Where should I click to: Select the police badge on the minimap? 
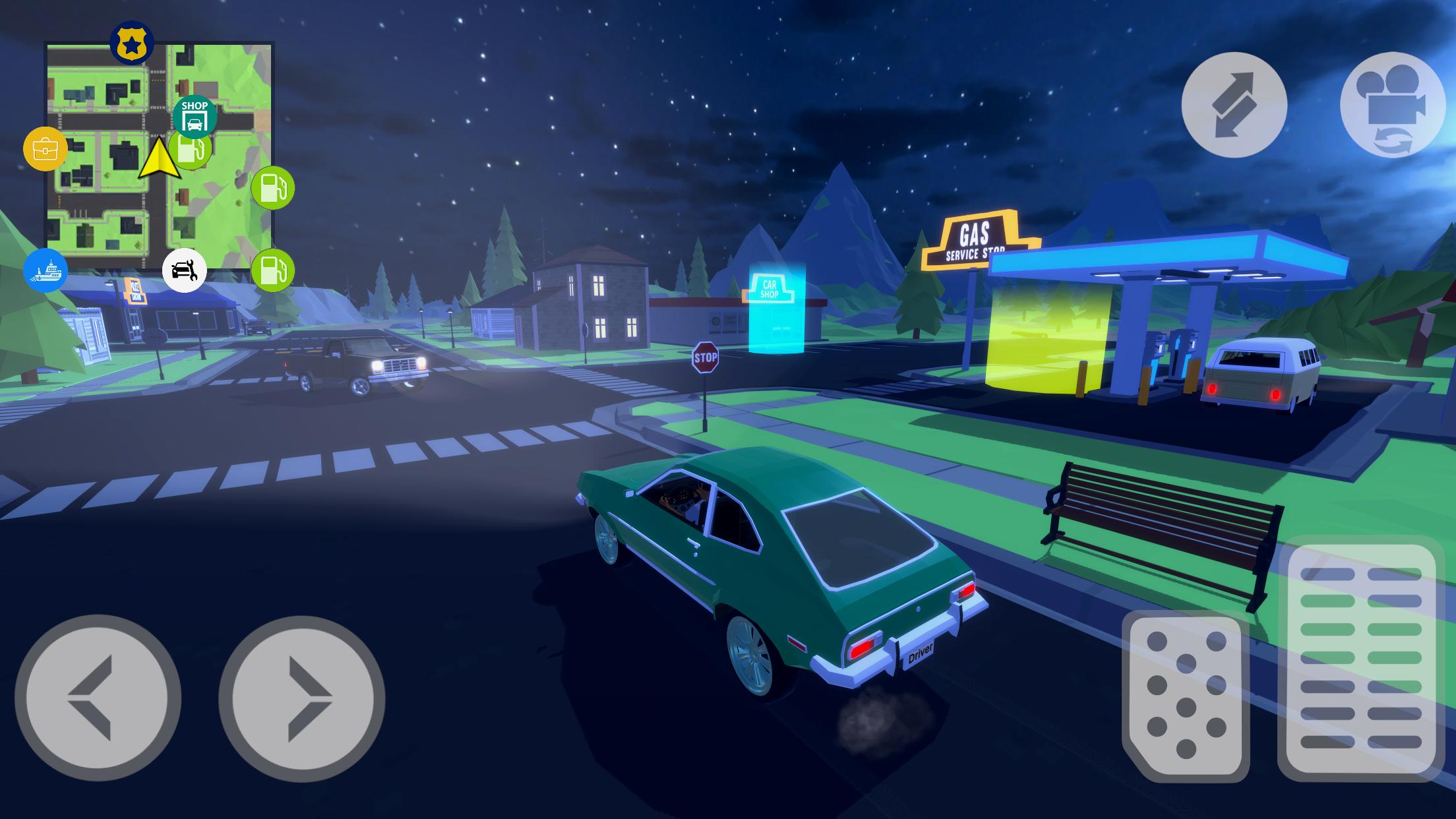131,42
